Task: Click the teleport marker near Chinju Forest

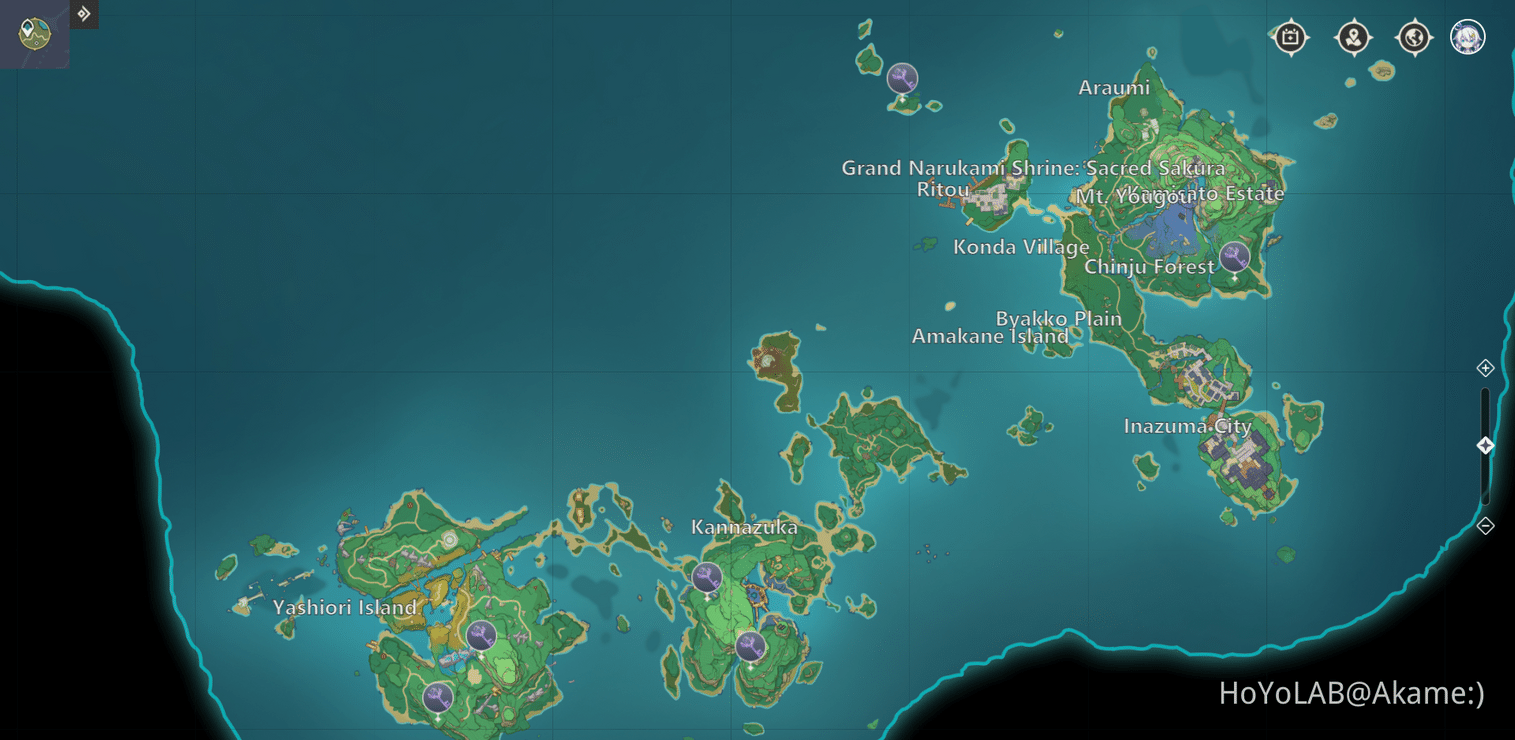Action: point(1236,256)
